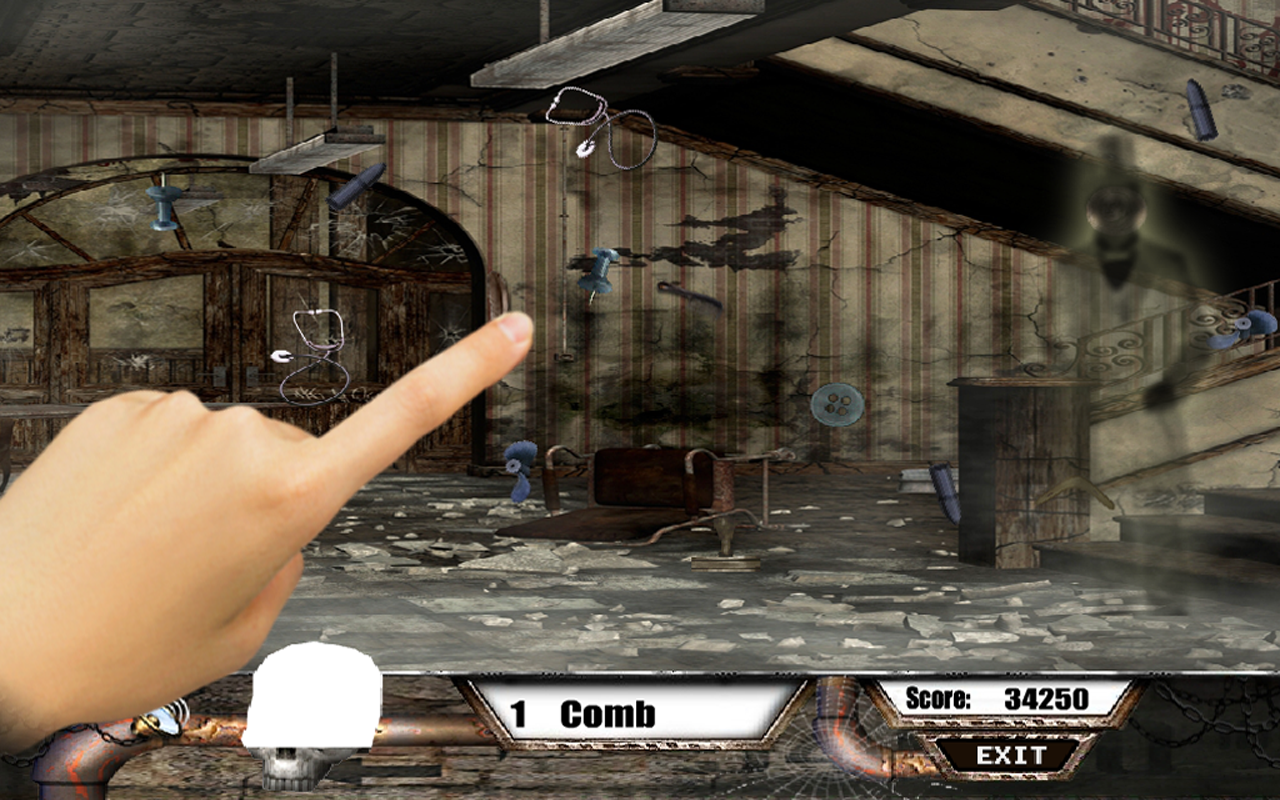This screenshot has width=1280, height=800.
Task: Click the ribbed blue comb near the cabinet
Action: (x=945, y=488)
